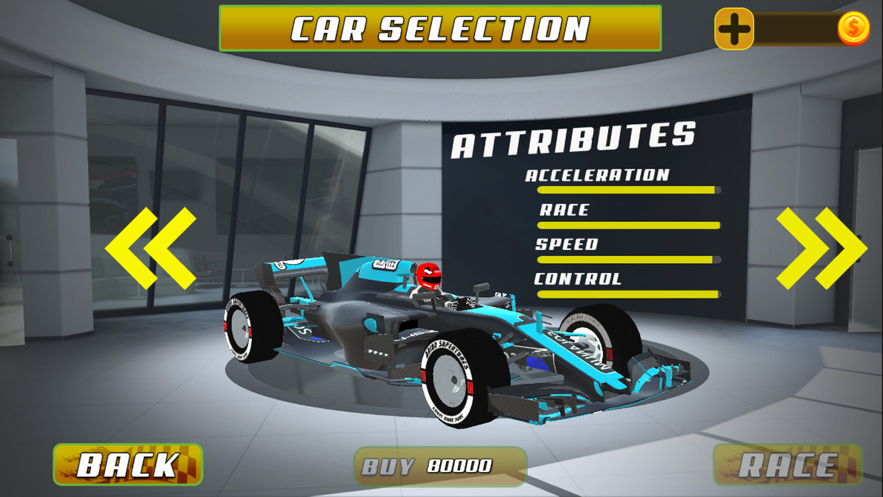Add coins with the plus button
Image resolution: width=883 pixels, height=497 pixels.
734,29
